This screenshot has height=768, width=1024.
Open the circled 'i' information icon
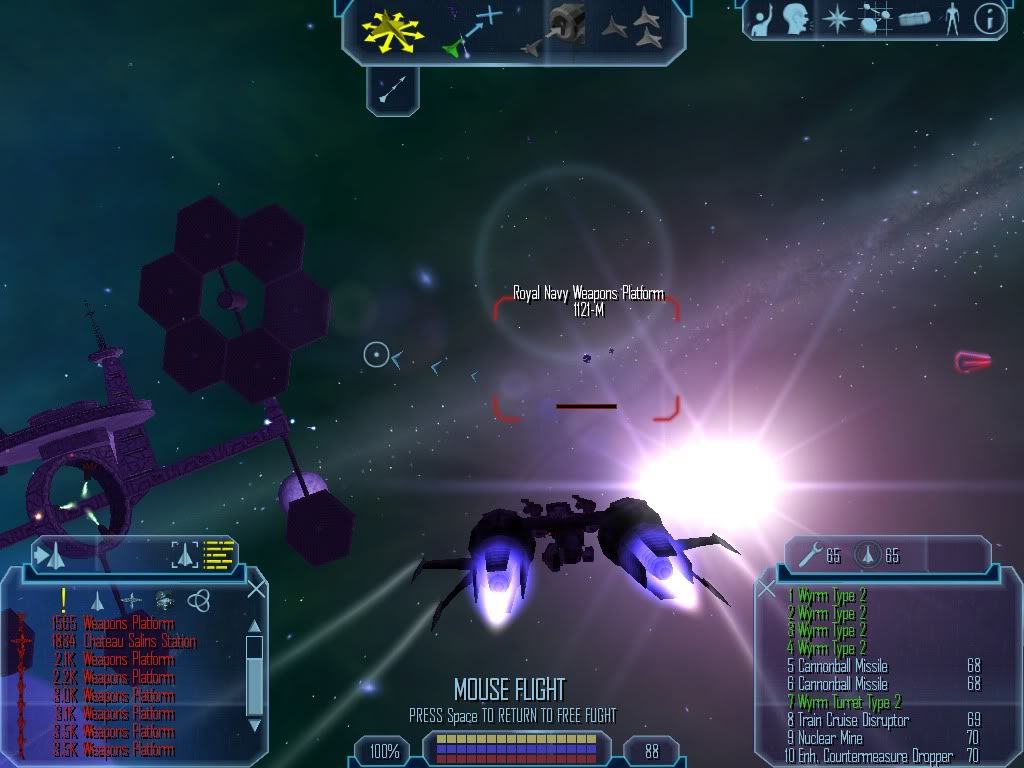988,19
